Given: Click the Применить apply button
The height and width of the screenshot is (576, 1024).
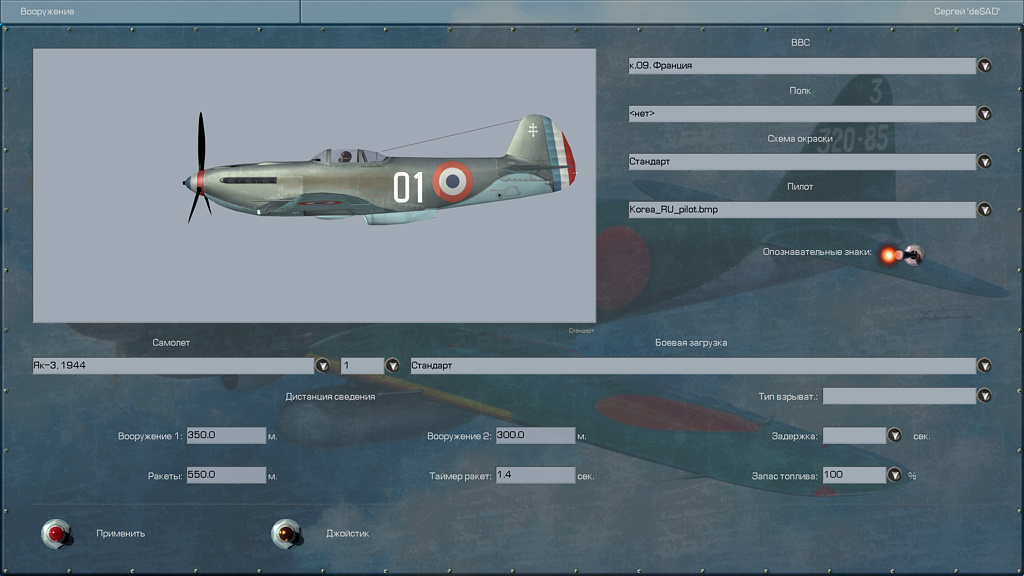Looking at the screenshot, I should coord(59,534).
